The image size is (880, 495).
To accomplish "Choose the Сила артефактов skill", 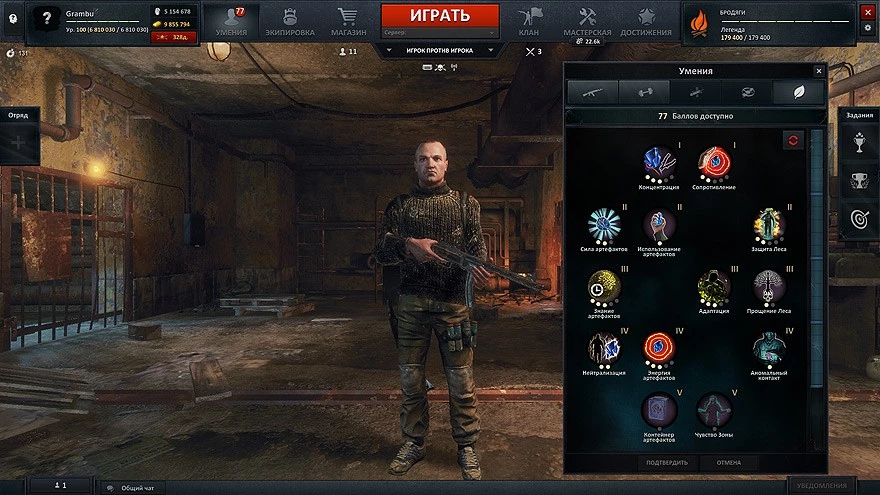I will point(604,225).
